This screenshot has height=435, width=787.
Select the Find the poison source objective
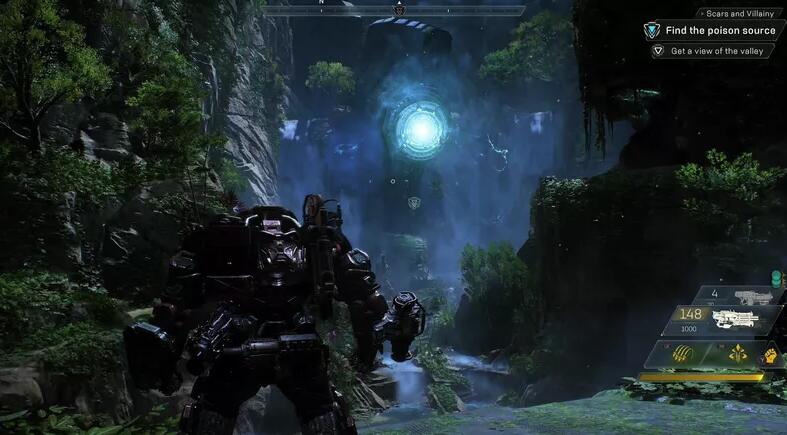[722, 31]
